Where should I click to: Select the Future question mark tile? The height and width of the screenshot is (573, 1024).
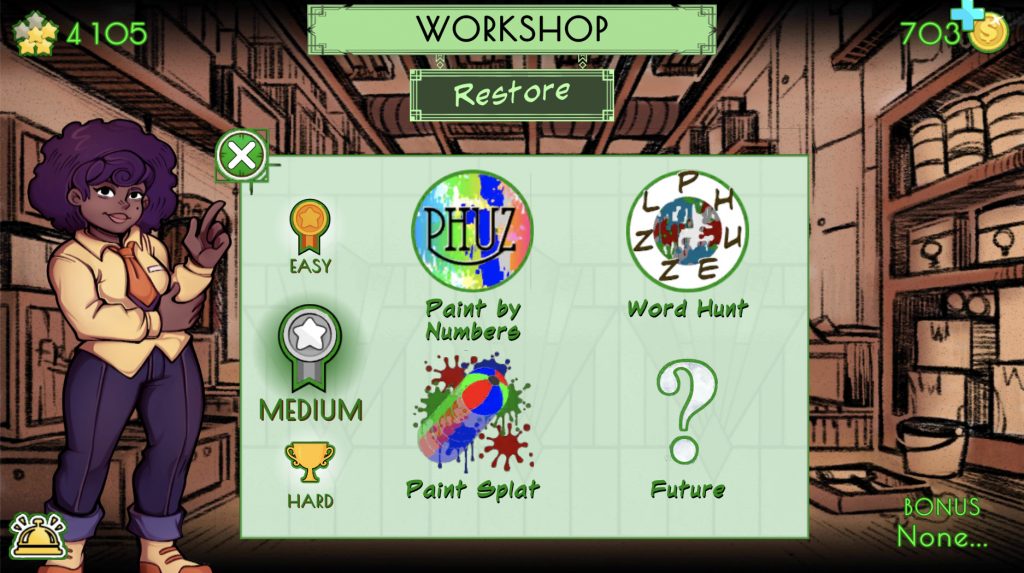coord(687,414)
